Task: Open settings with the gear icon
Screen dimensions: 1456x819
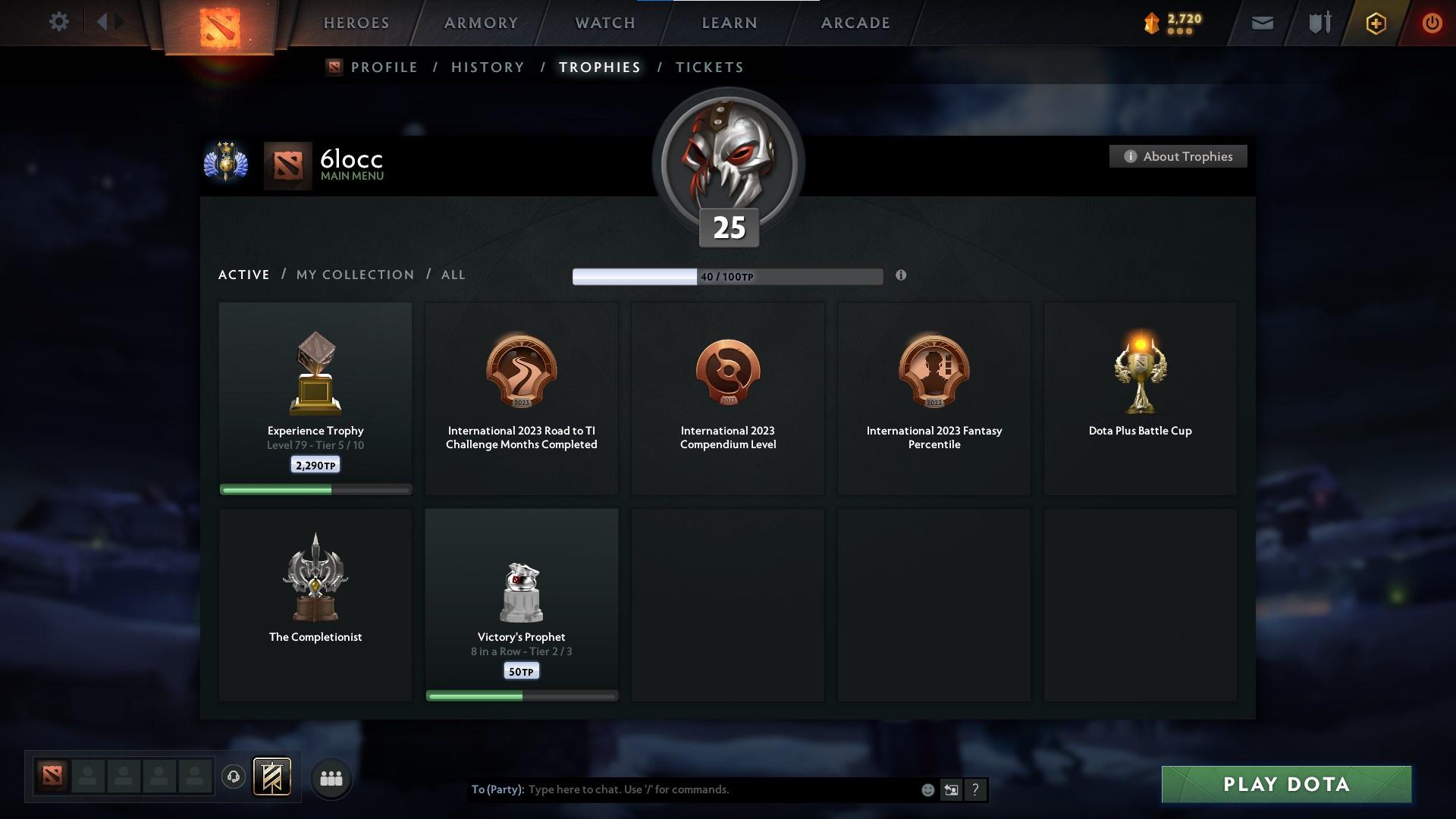Action: coord(59,22)
